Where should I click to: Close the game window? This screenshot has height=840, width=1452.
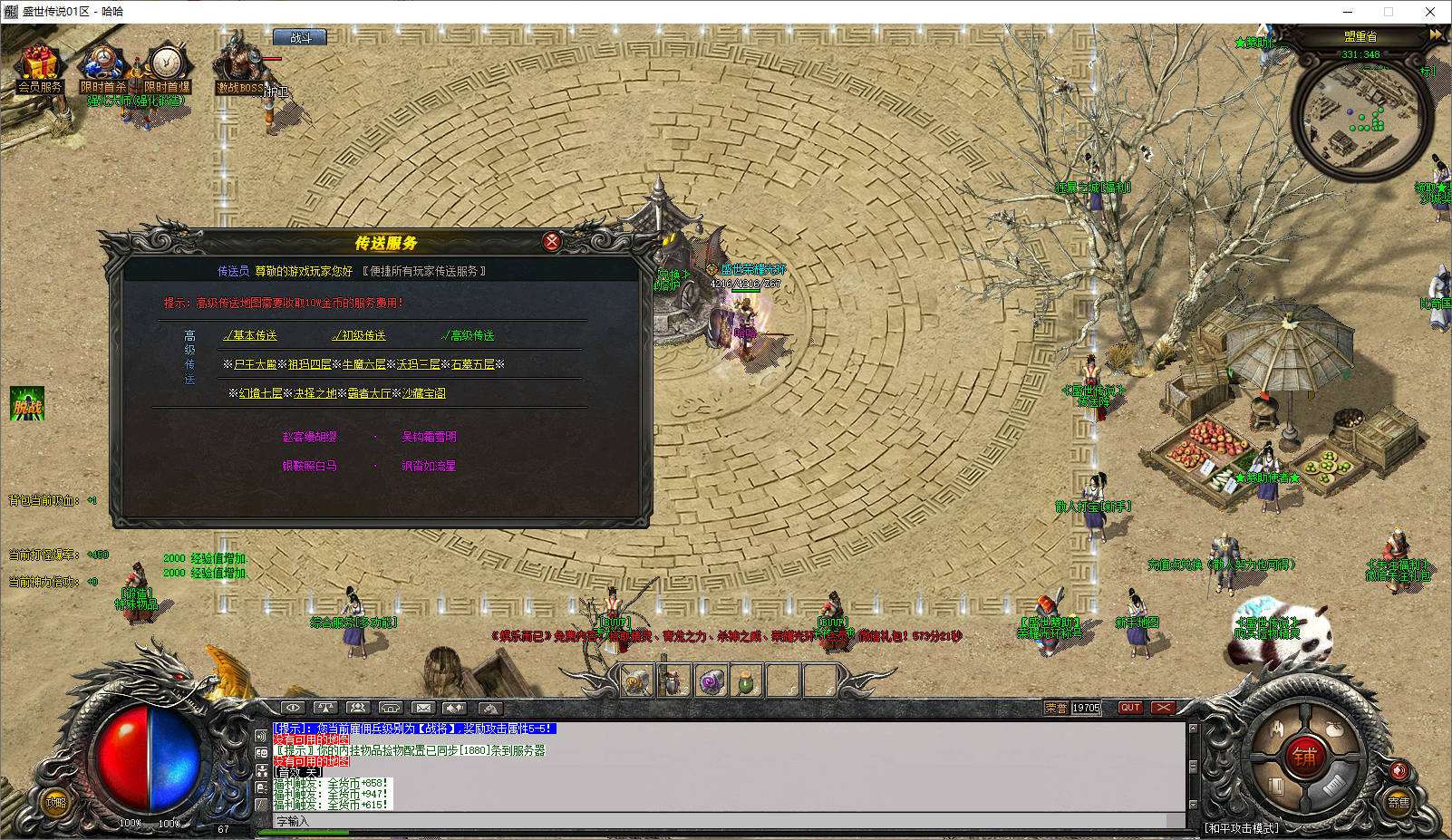pos(1430,12)
